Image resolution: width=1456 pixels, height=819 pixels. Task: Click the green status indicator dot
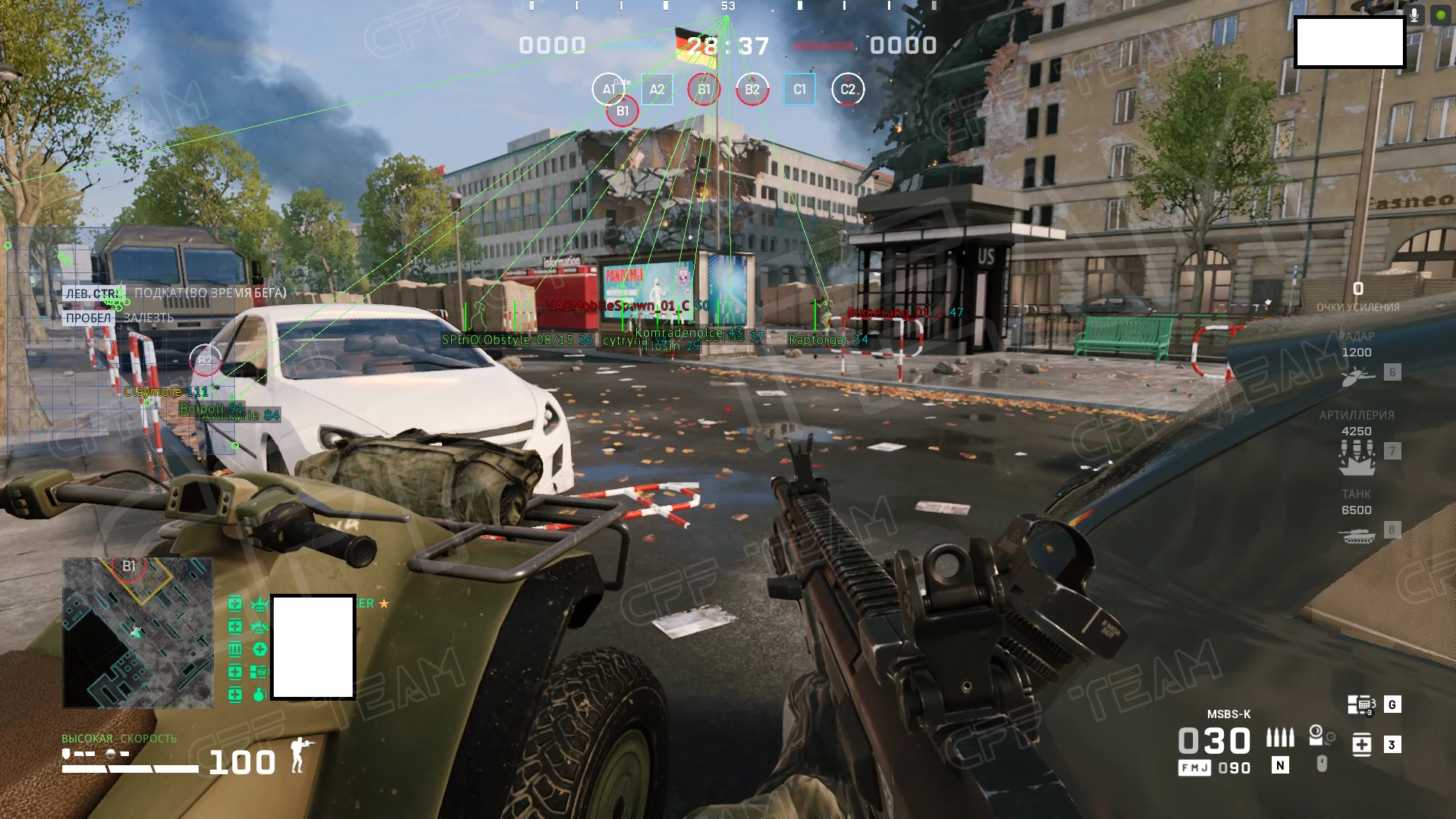1441,15
